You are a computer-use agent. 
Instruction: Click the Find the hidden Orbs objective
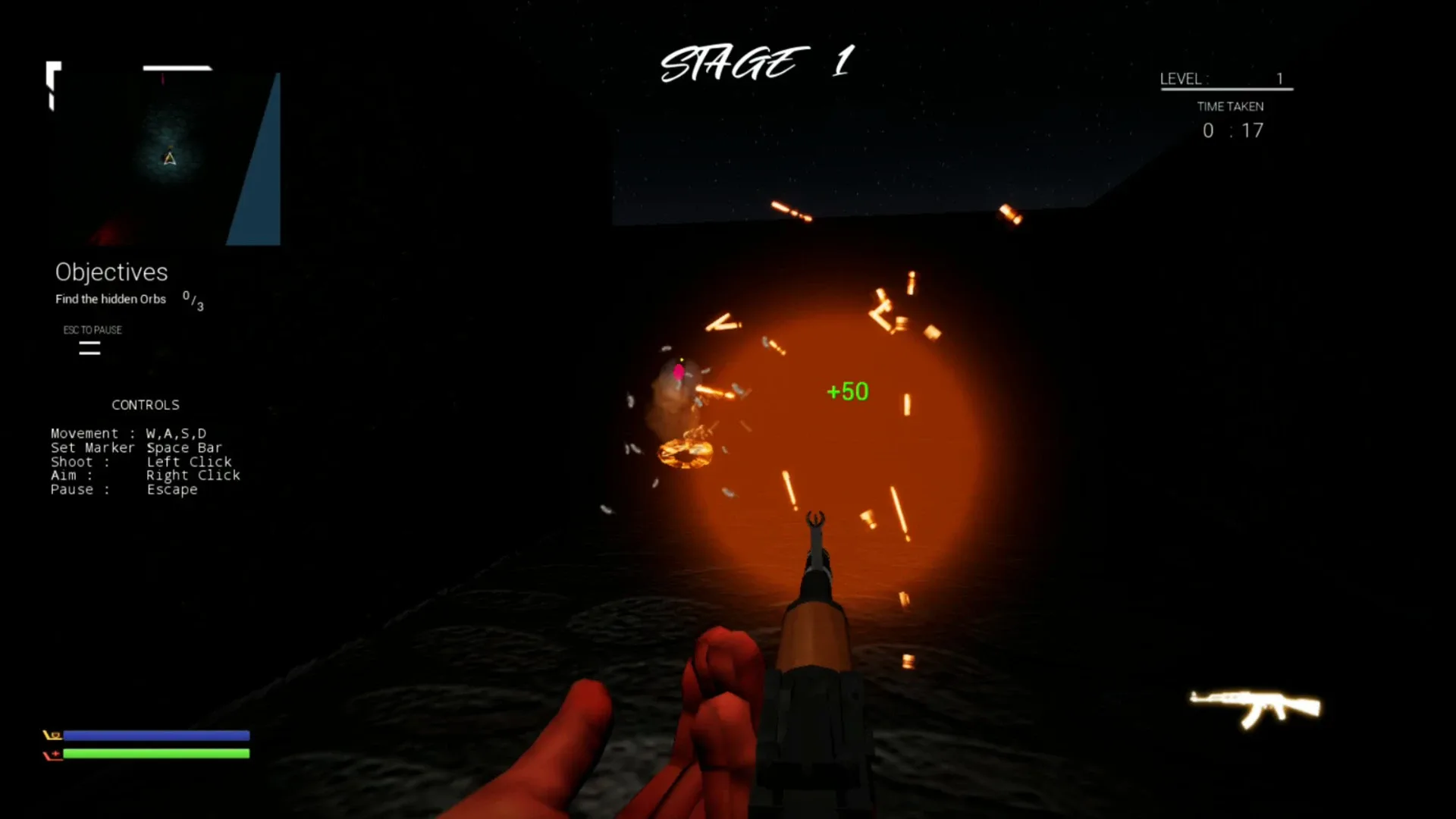(111, 299)
